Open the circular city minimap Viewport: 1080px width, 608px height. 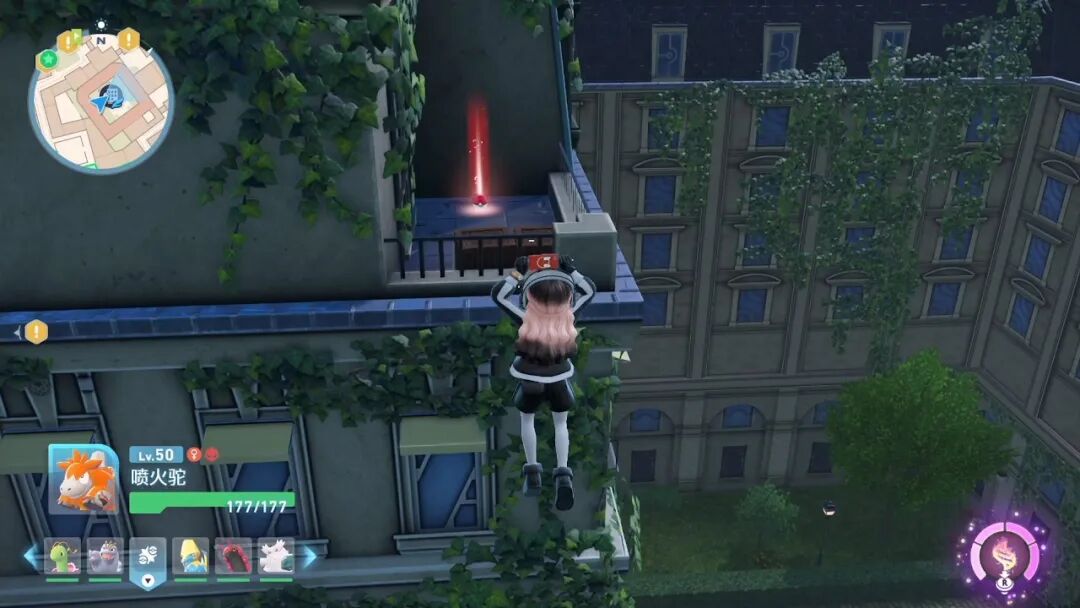click(100, 102)
